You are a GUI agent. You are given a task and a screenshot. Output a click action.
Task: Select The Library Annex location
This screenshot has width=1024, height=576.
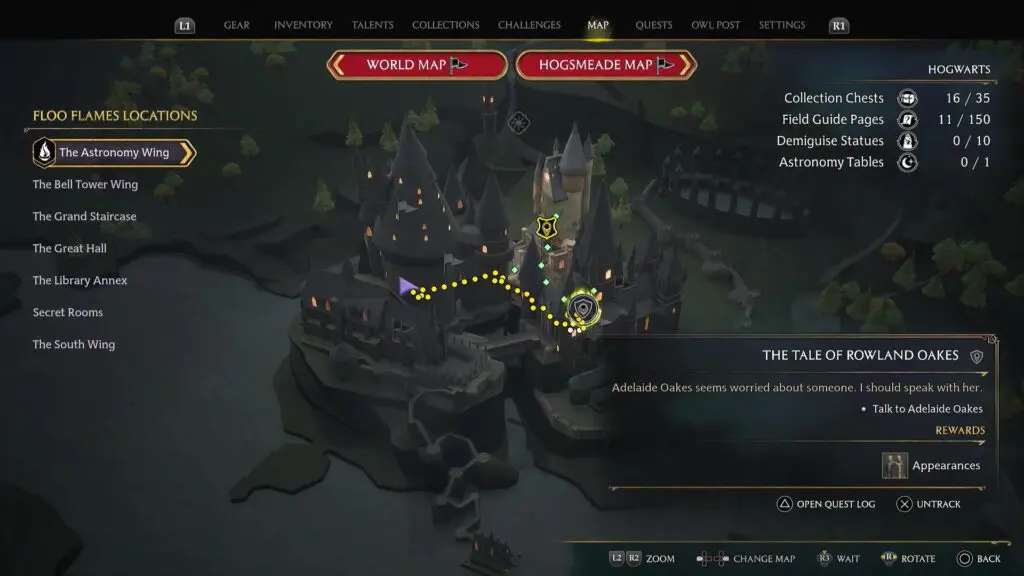pos(80,281)
